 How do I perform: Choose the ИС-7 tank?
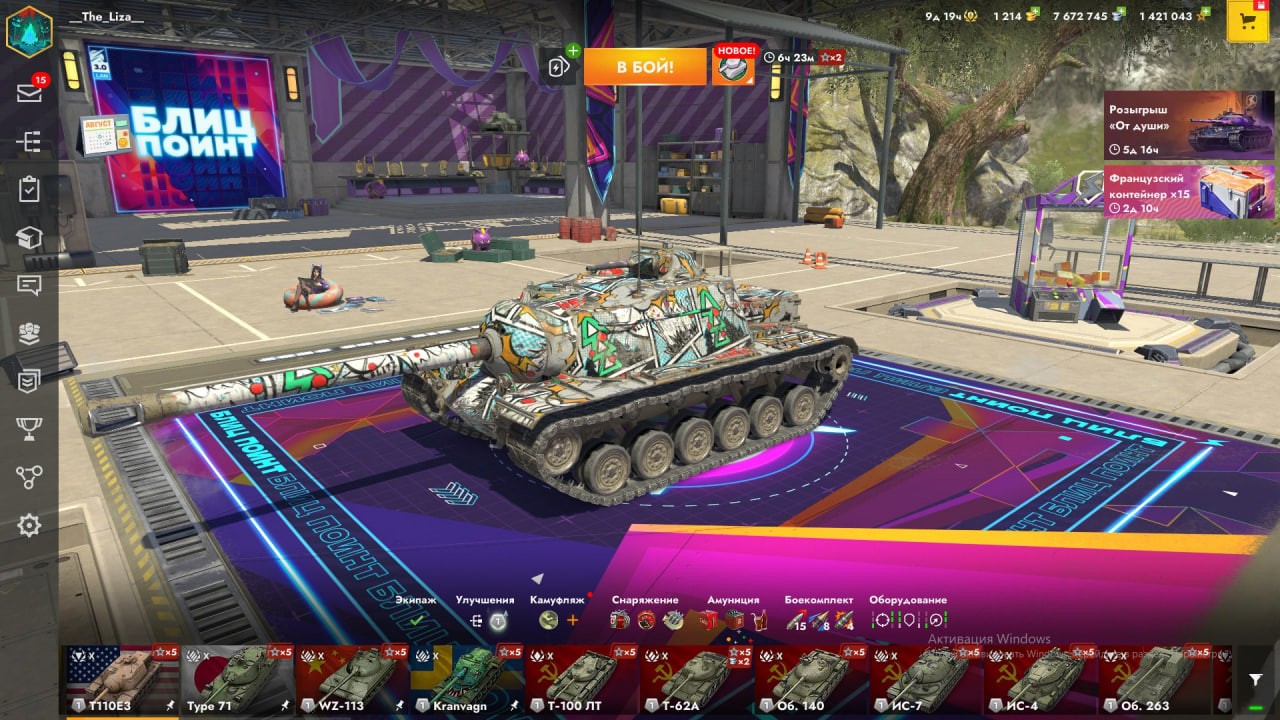pyautogui.click(x=925, y=679)
